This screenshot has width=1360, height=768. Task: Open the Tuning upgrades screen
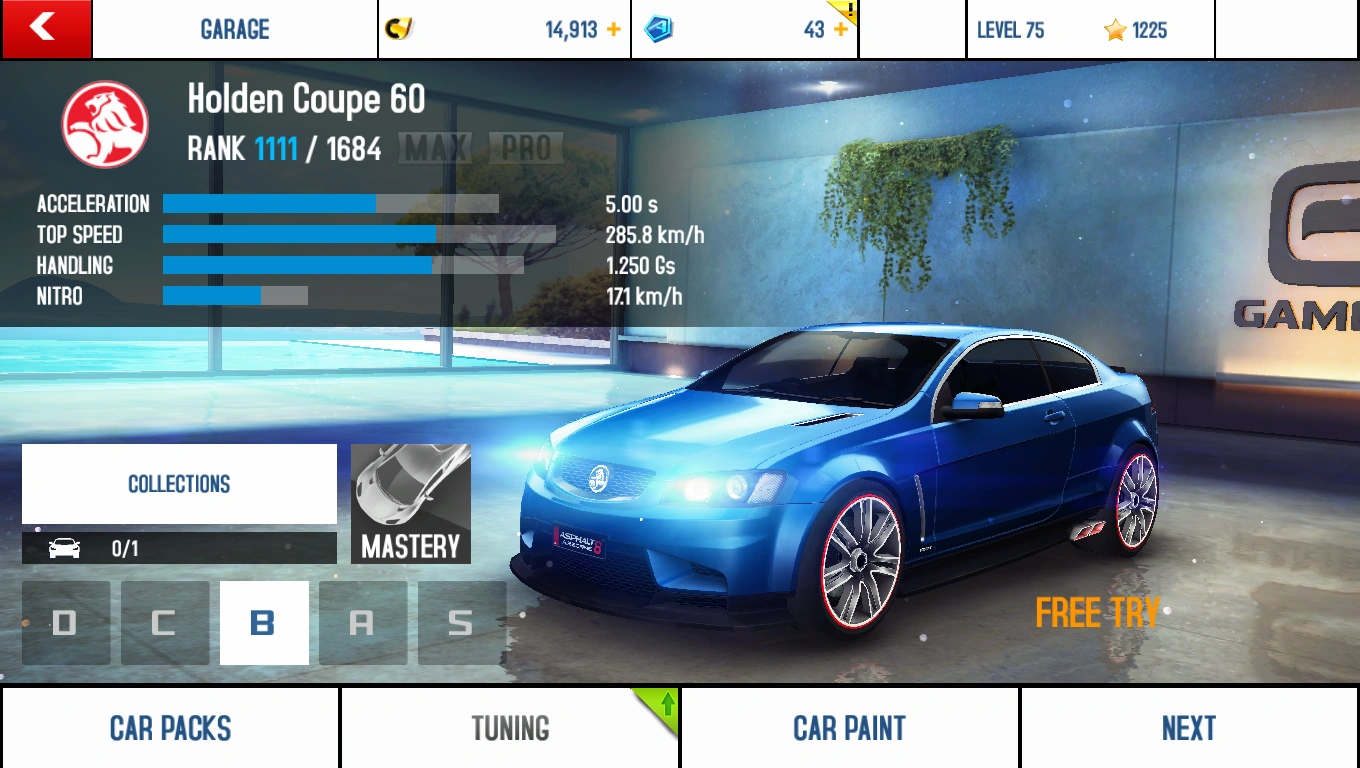tap(510, 728)
